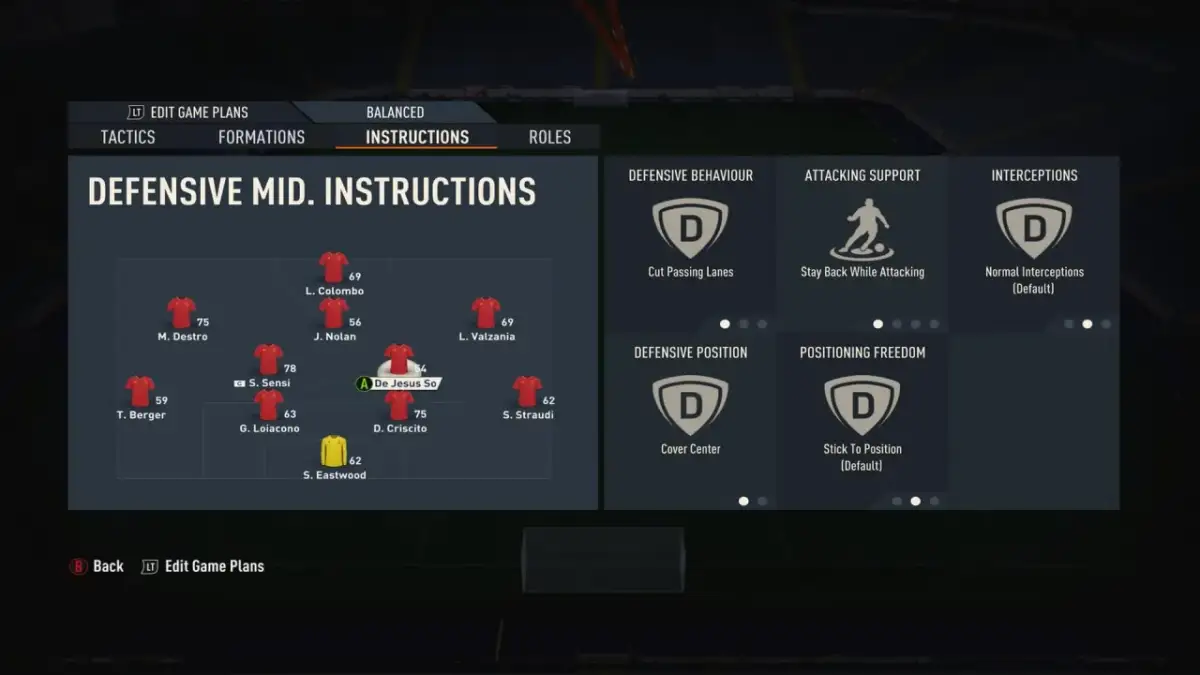Switch to the Tactics tab
This screenshot has height=675, width=1200.
coord(128,137)
